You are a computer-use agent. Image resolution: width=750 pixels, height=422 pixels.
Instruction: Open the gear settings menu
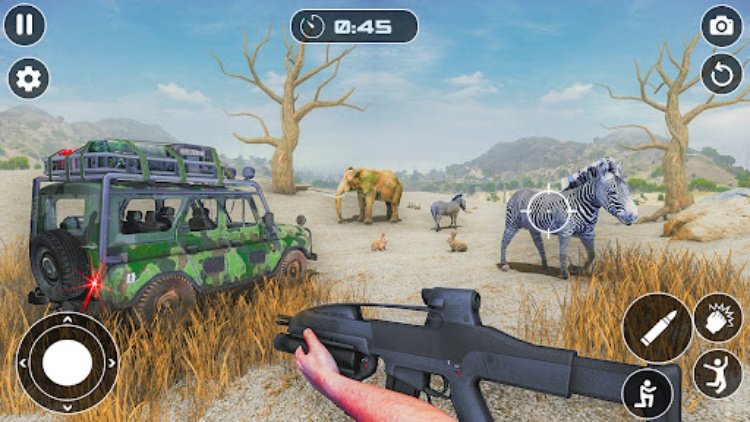point(28,78)
